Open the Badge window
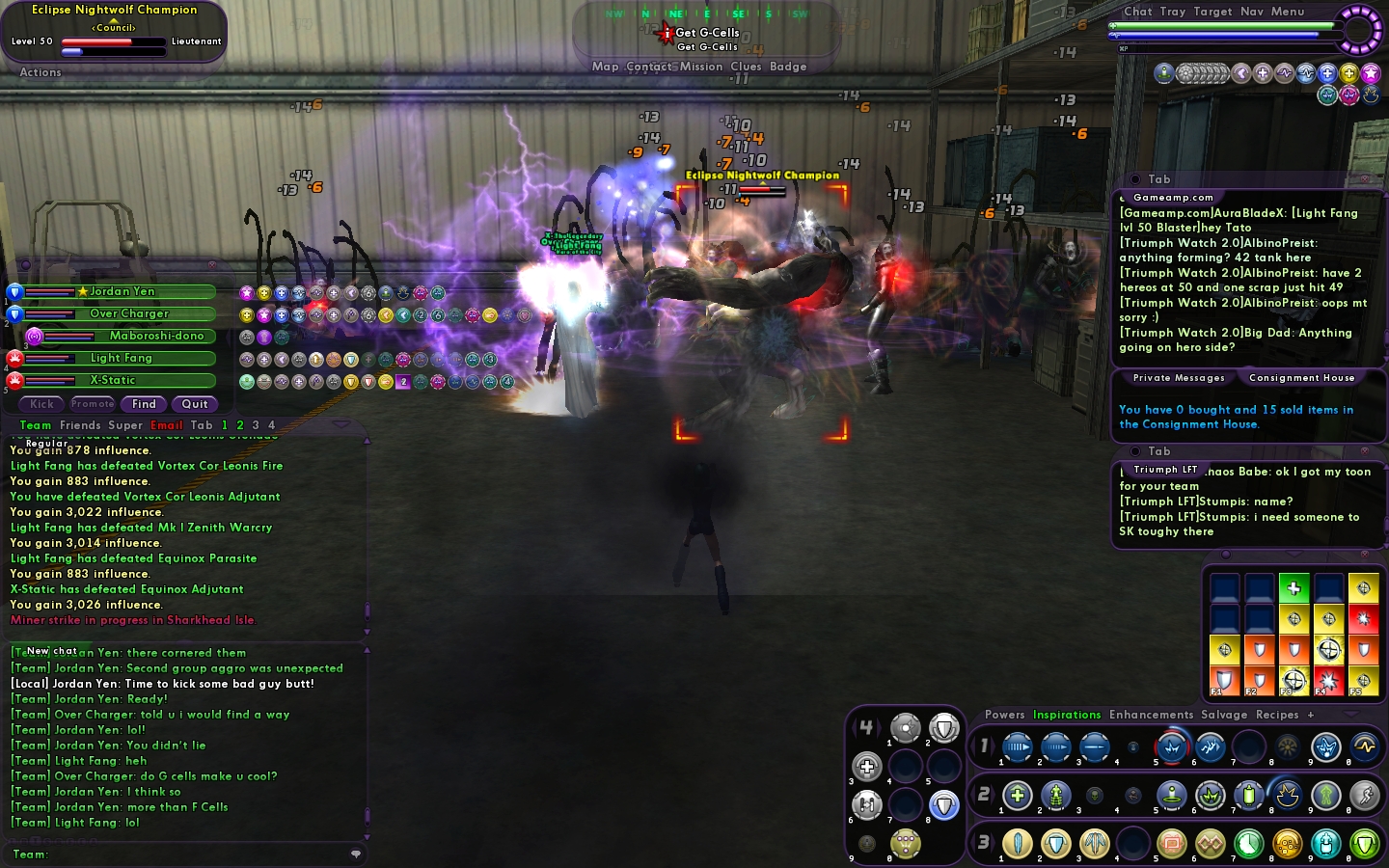This screenshot has height=868, width=1389. (x=788, y=67)
